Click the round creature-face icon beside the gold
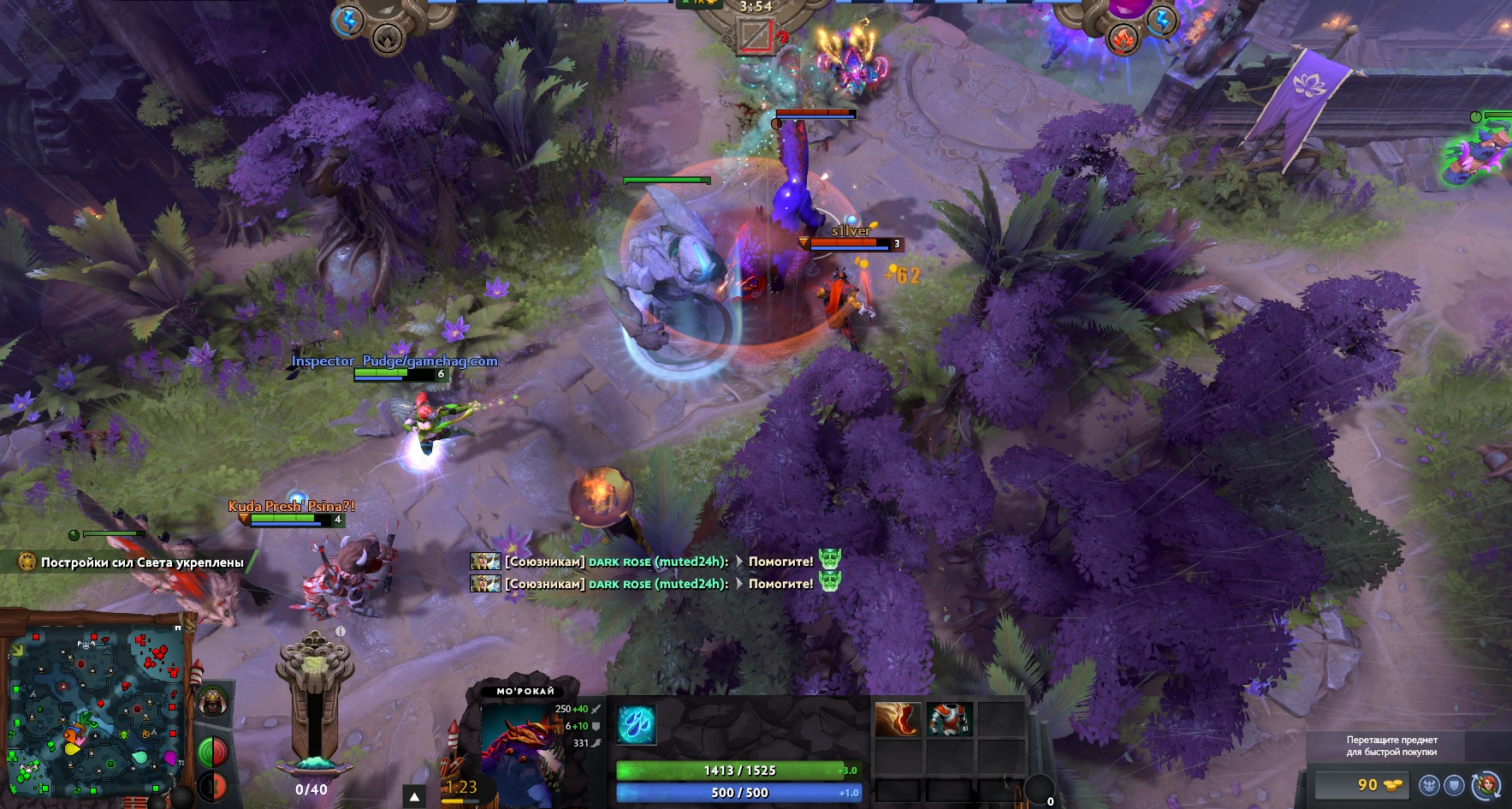Screen dimensions: 1512x809 [x=1428, y=785]
